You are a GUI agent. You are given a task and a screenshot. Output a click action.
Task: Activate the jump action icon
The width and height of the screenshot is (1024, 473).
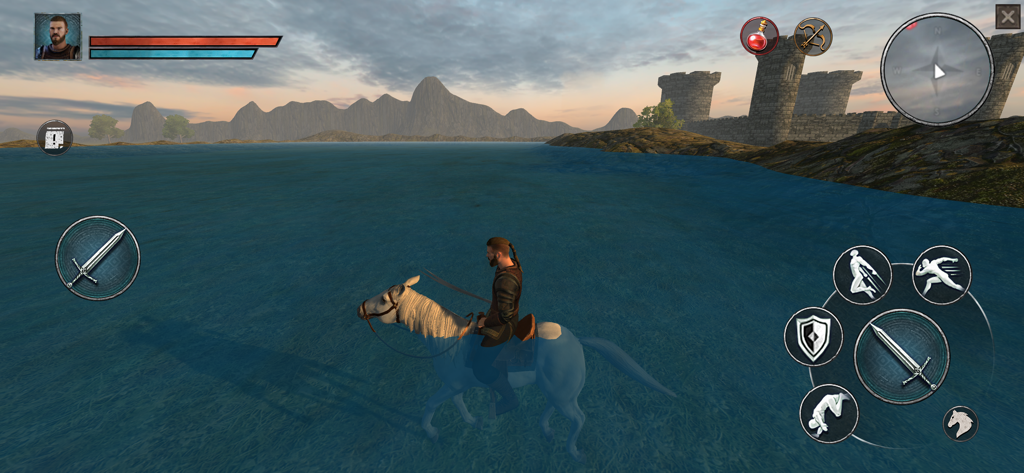[x=862, y=275]
